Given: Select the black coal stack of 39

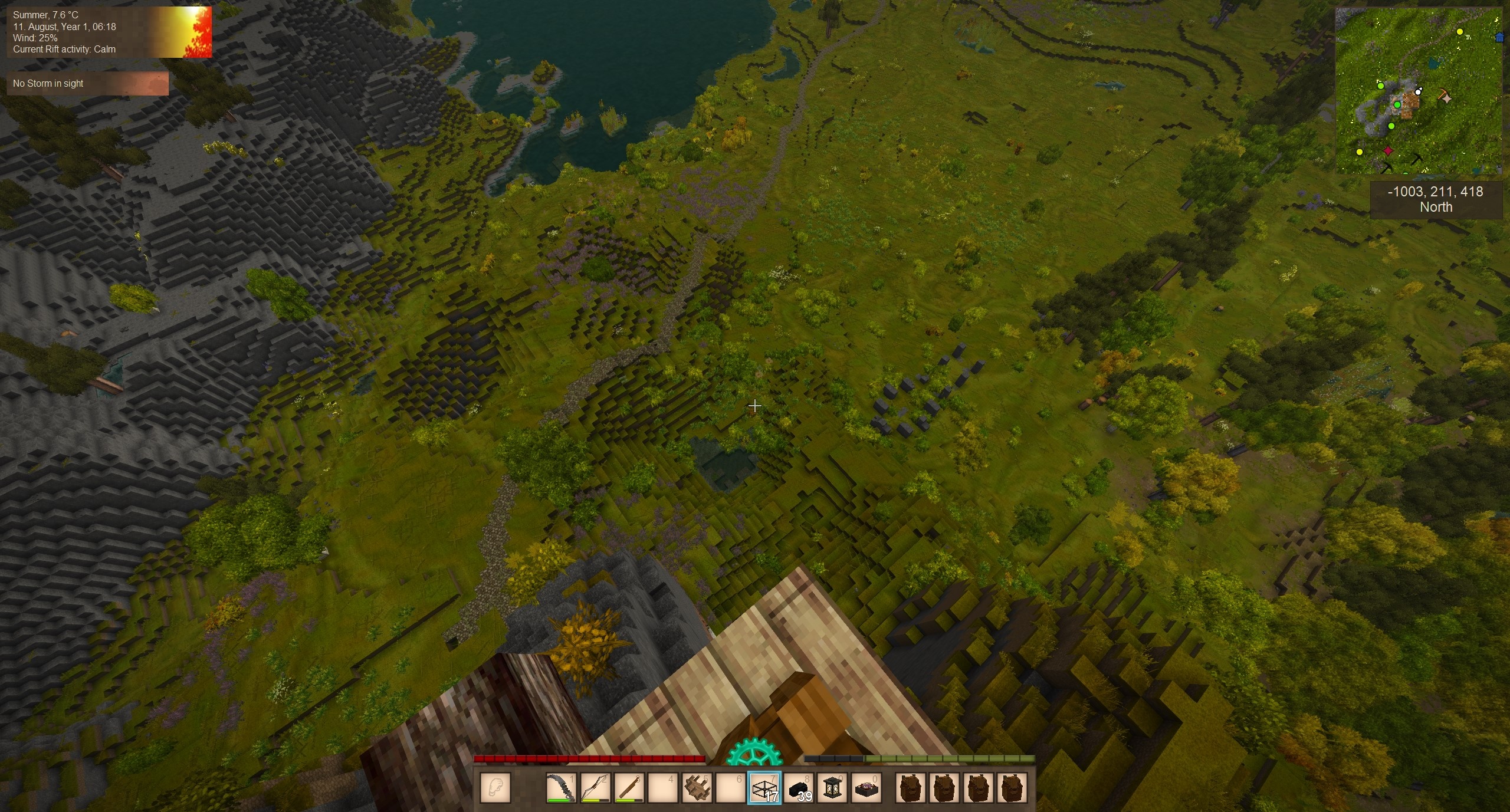Looking at the screenshot, I should [799, 788].
